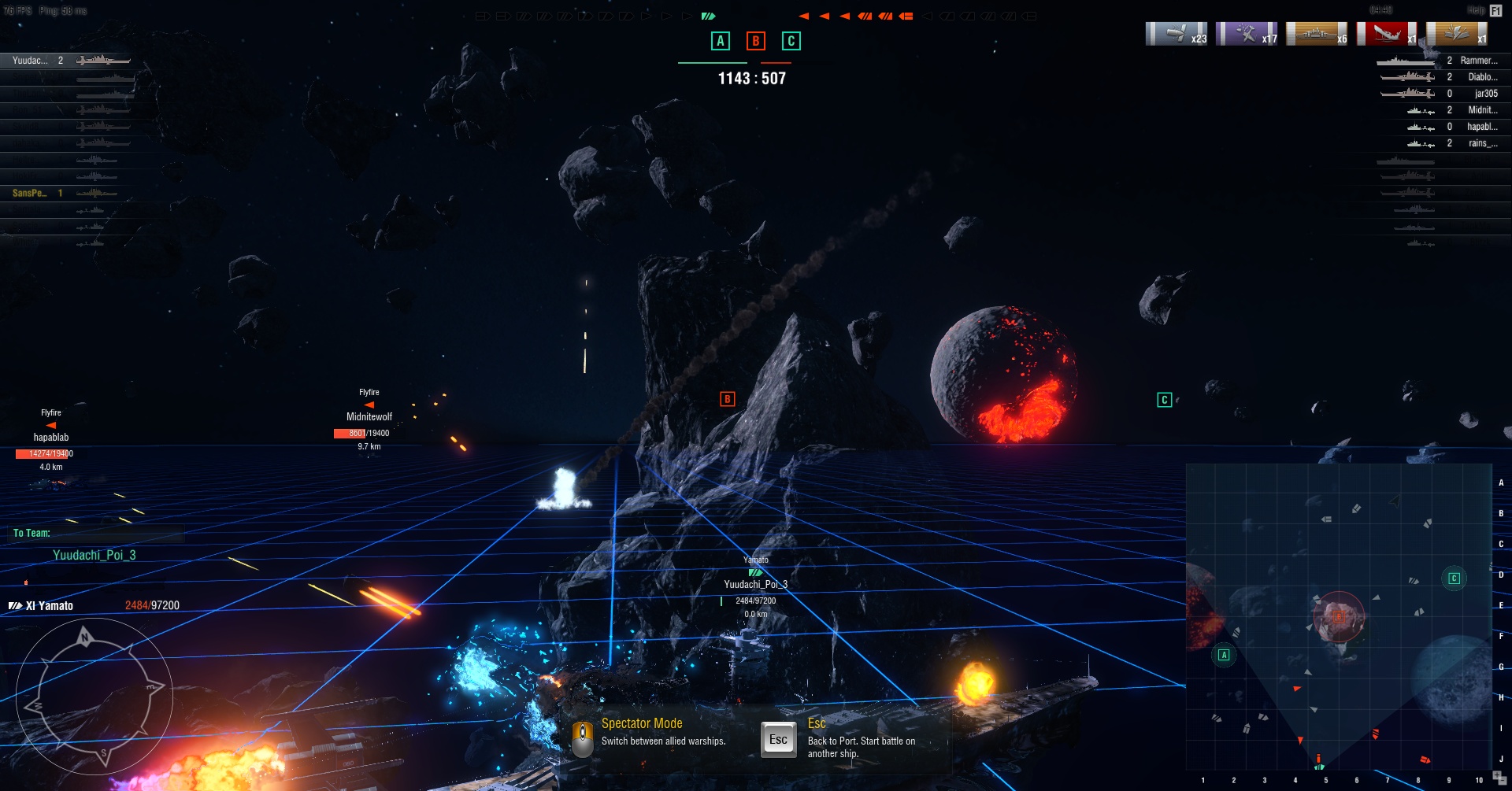The image size is (1512, 791).
Task: Select Midnit... in the enemy team list
Action: [x=1482, y=110]
